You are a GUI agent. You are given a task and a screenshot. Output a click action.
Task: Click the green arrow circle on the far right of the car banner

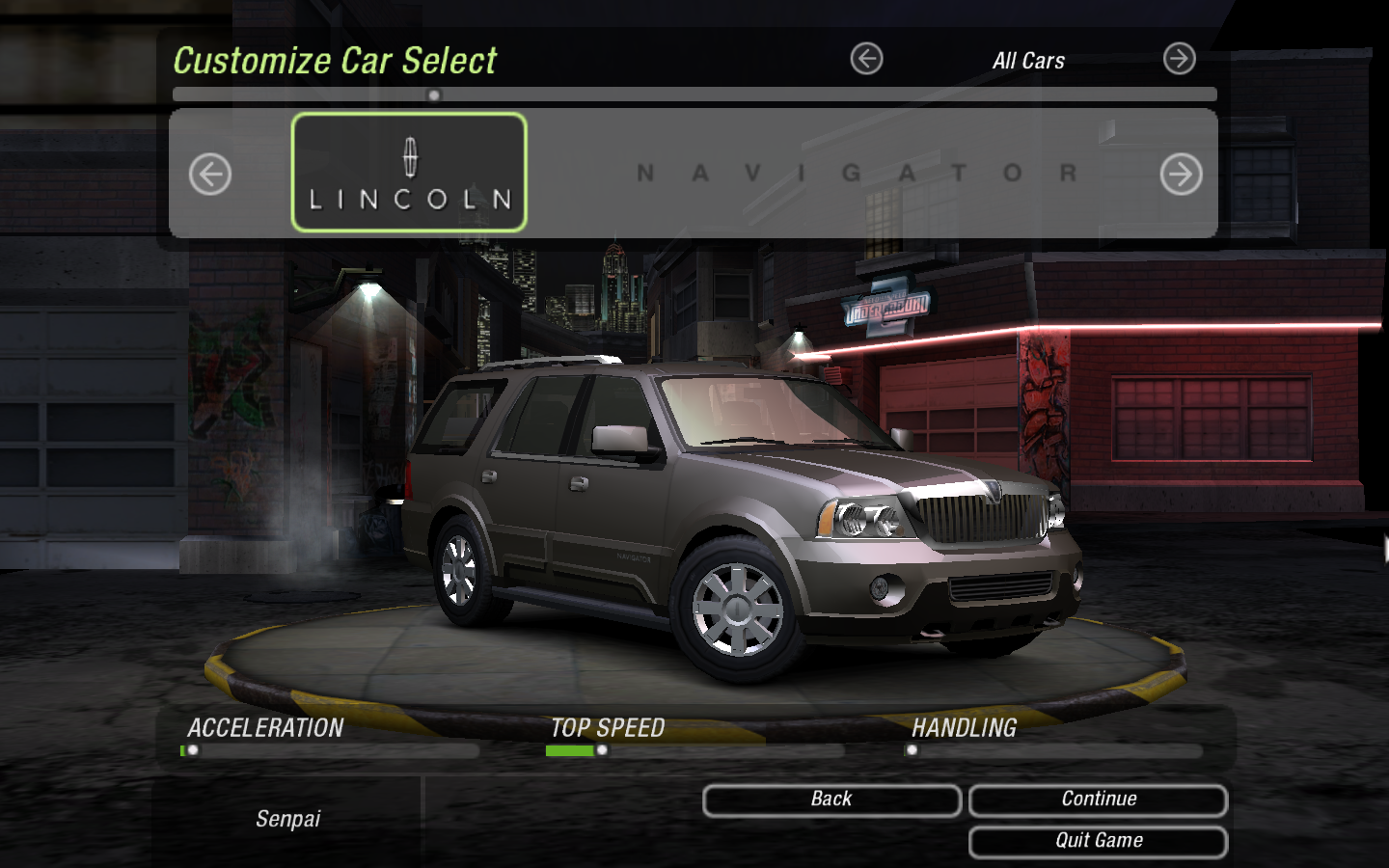[x=1180, y=174]
